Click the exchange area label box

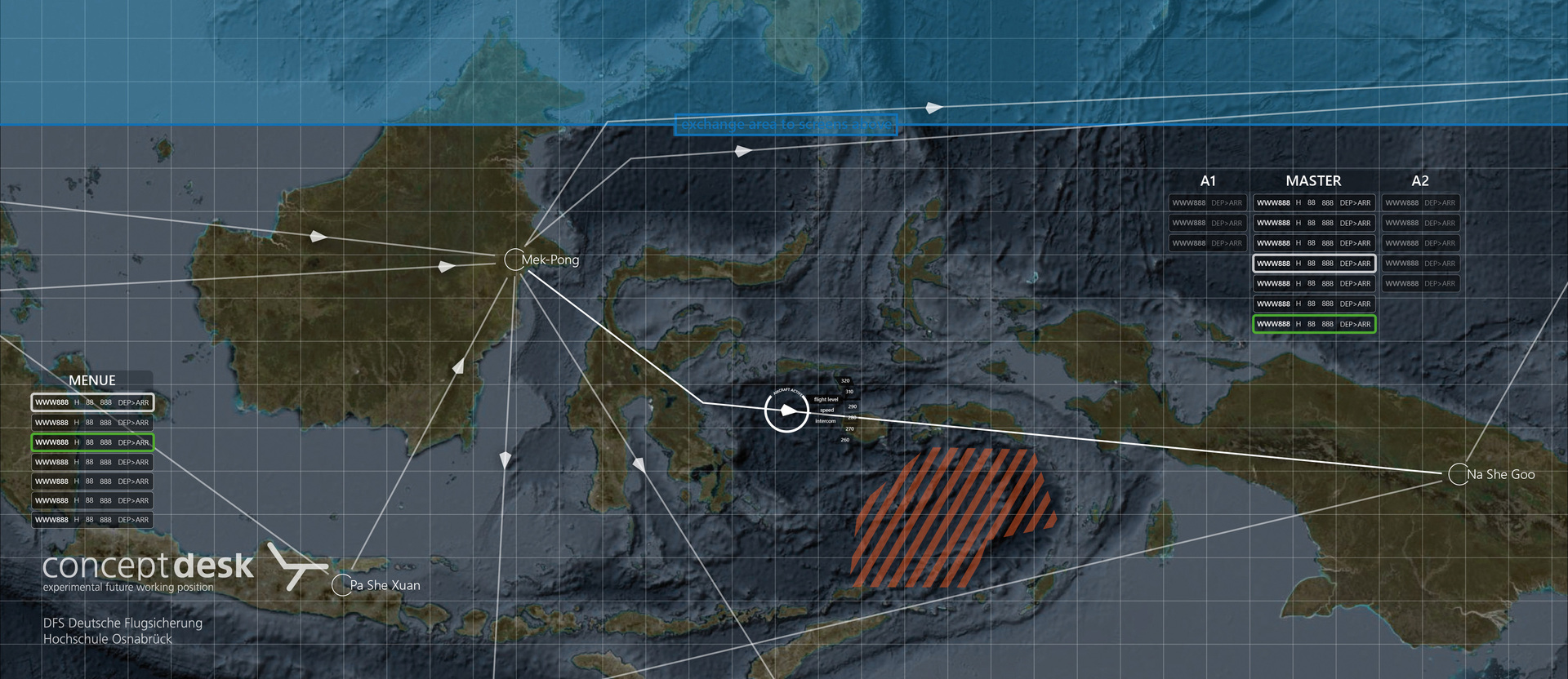pyautogui.click(x=786, y=125)
